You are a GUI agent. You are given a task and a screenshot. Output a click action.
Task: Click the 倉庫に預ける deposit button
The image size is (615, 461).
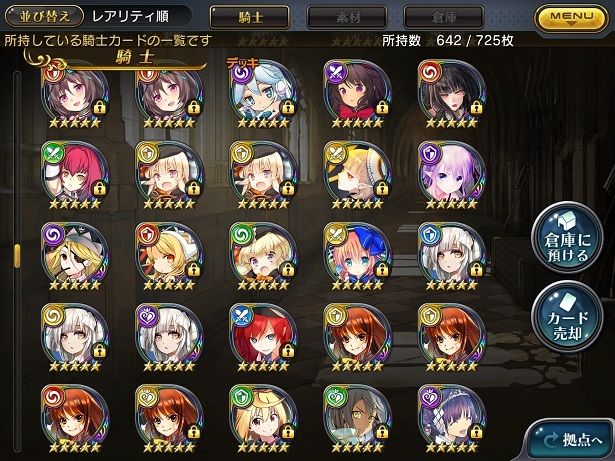click(567, 237)
